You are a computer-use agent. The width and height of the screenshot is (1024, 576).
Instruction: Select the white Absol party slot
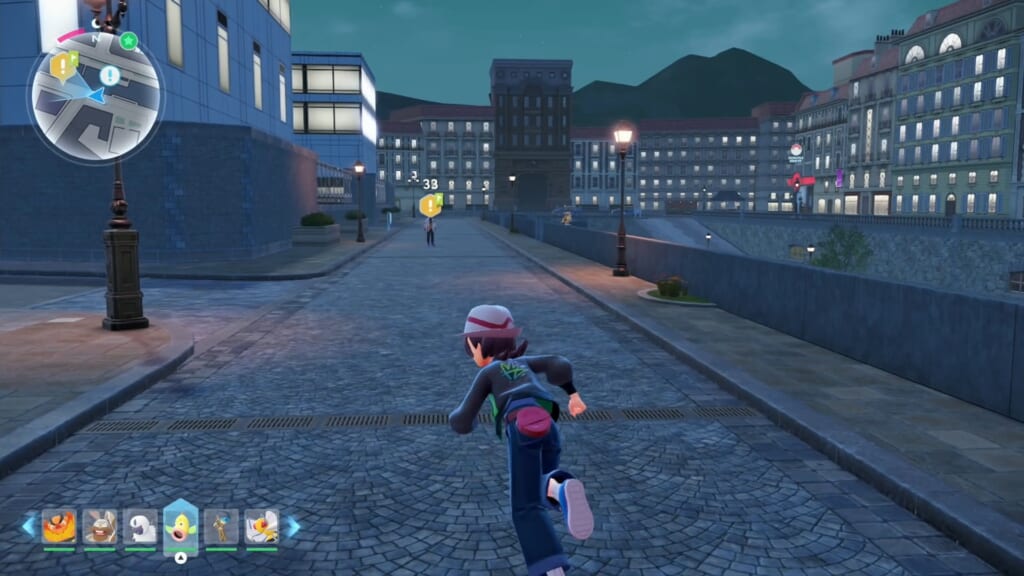[141, 526]
